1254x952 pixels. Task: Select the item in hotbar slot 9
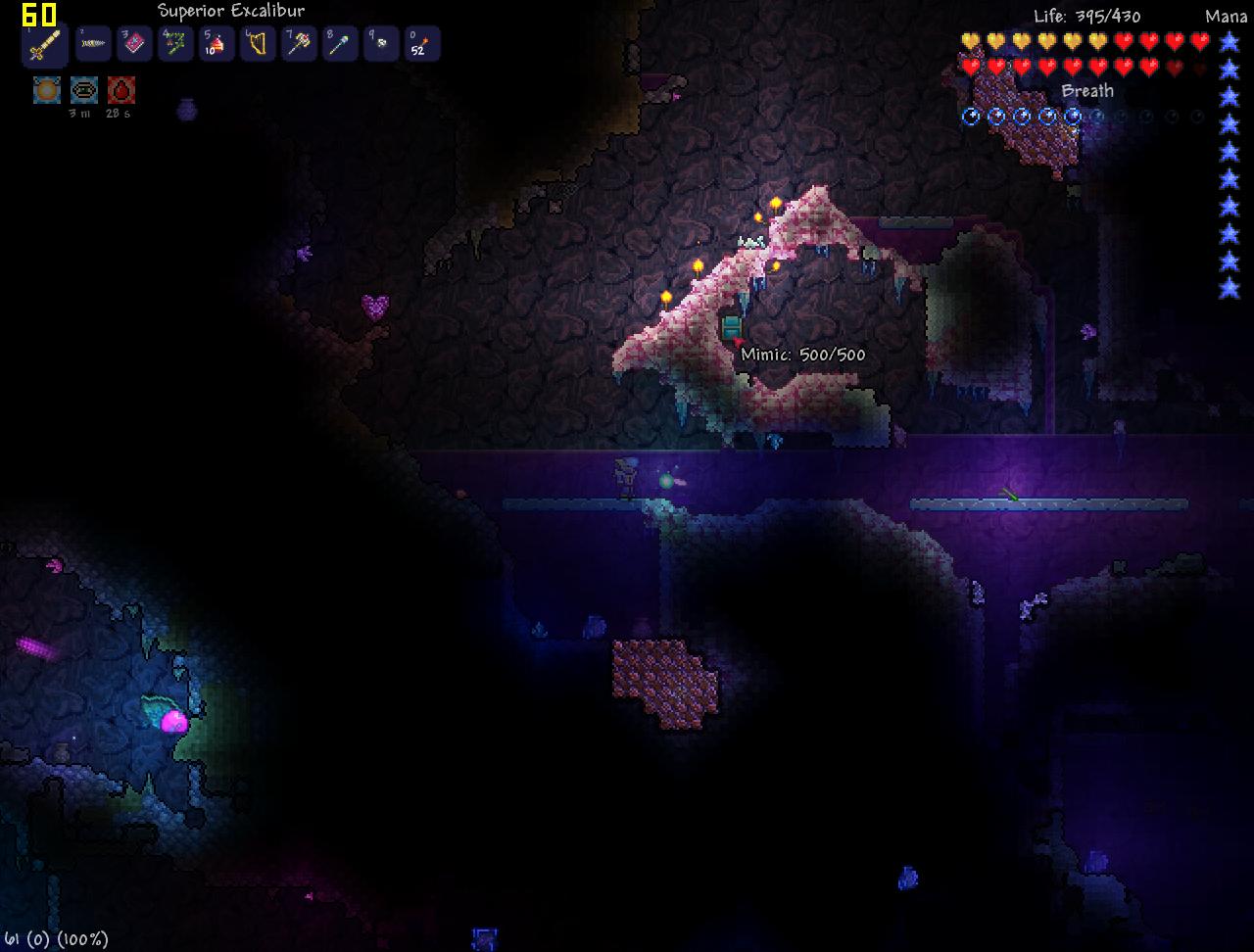[381, 43]
